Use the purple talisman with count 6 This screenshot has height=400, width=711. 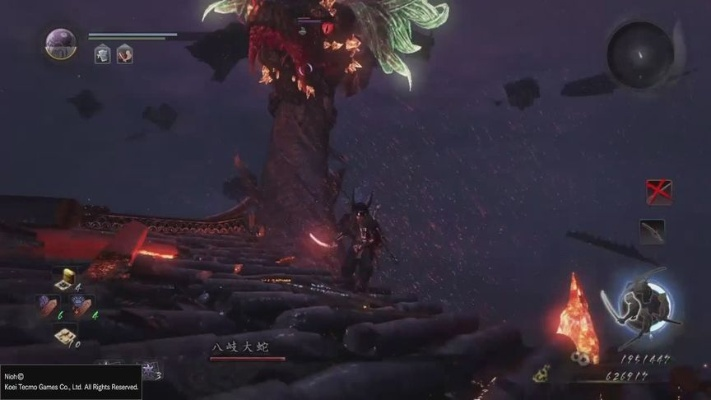click(x=47, y=306)
